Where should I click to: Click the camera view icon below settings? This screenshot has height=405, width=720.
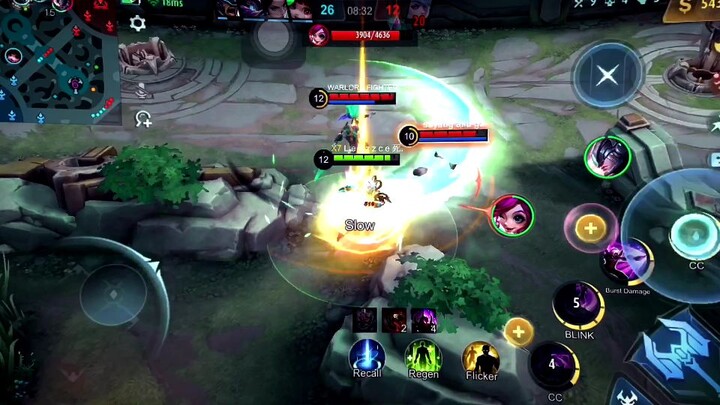click(x=143, y=119)
